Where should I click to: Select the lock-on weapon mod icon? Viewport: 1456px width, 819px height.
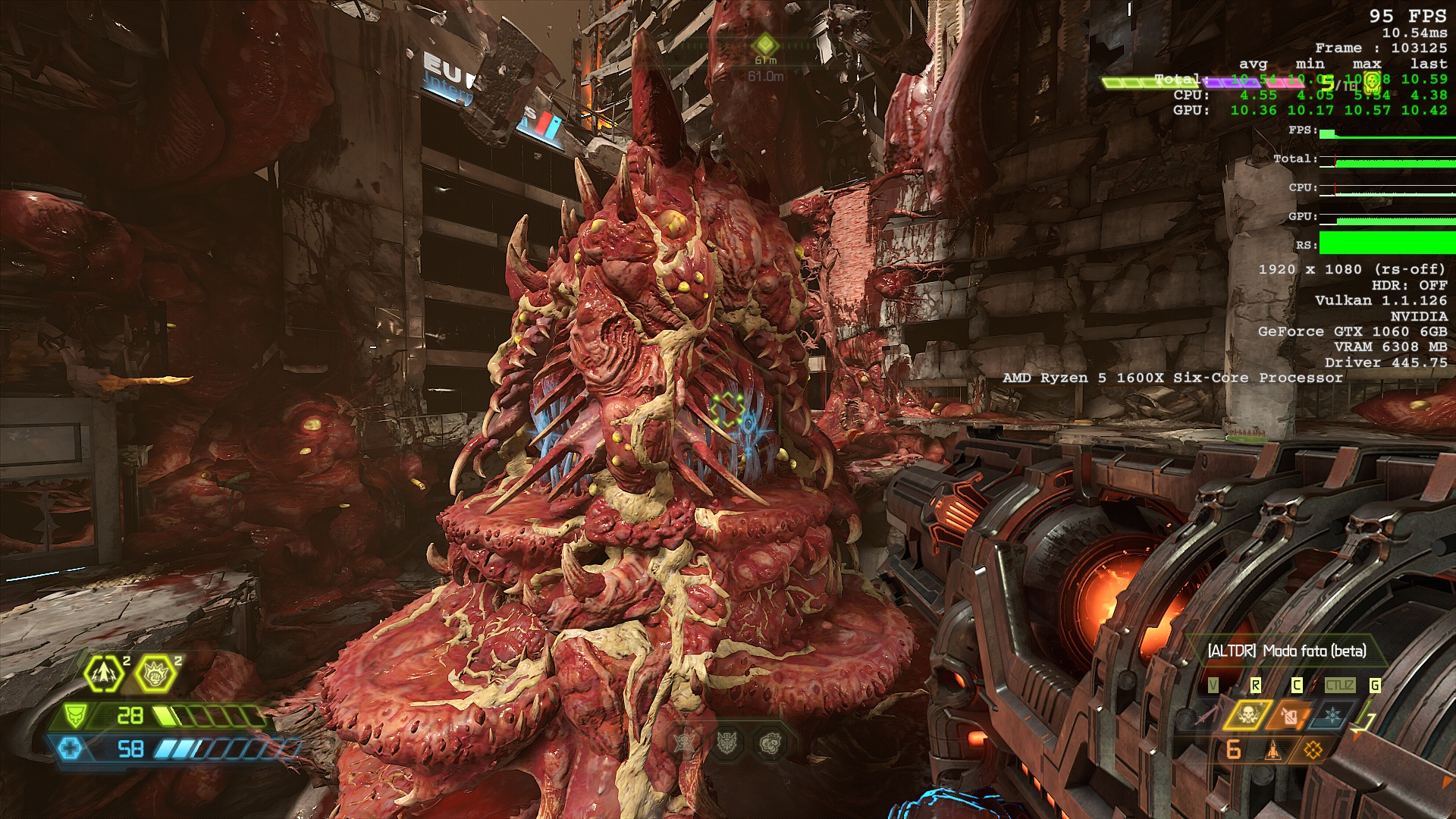click(1313, 751)
